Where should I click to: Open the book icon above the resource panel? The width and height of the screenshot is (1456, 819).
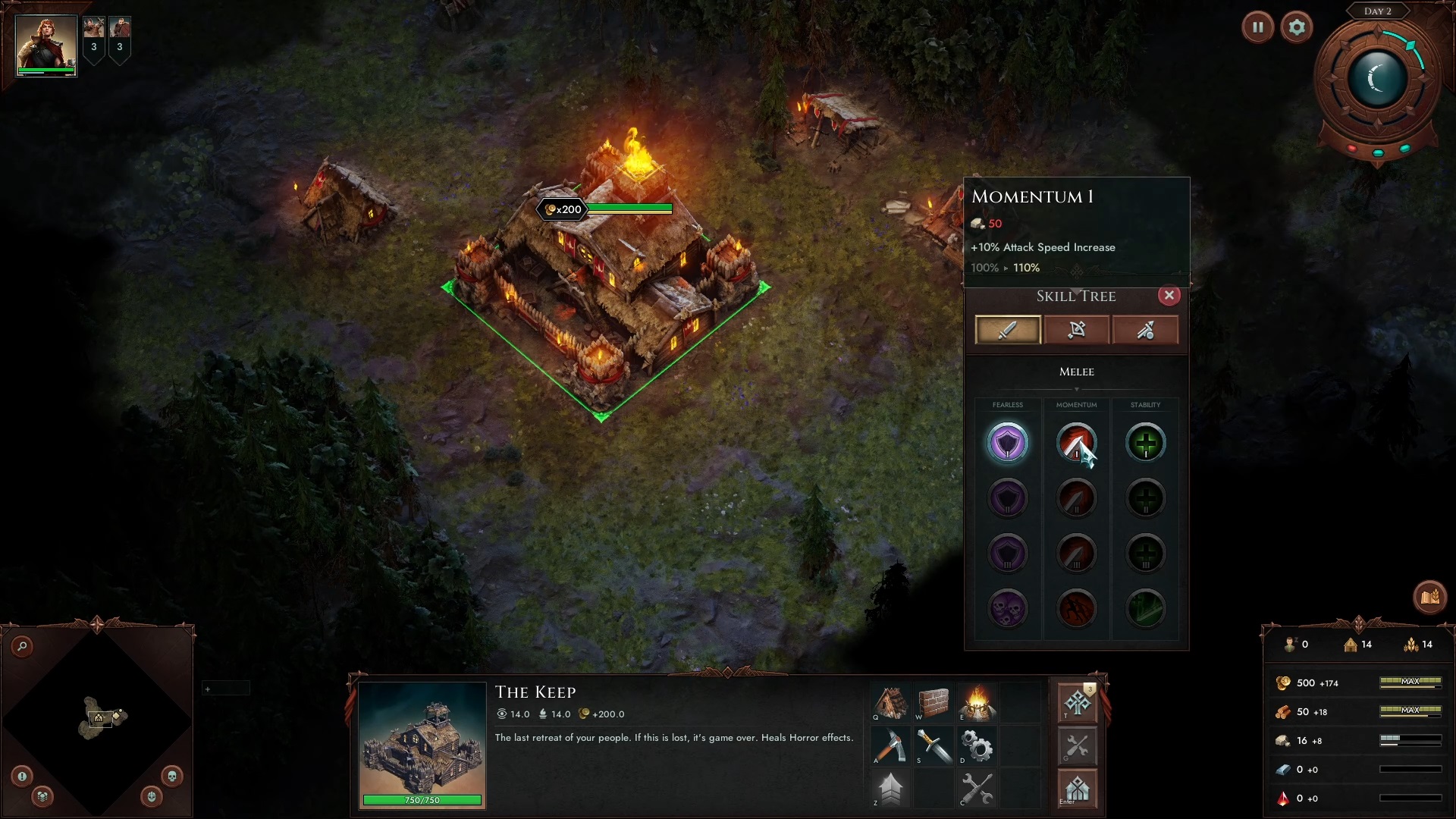tap(1429, 597)
